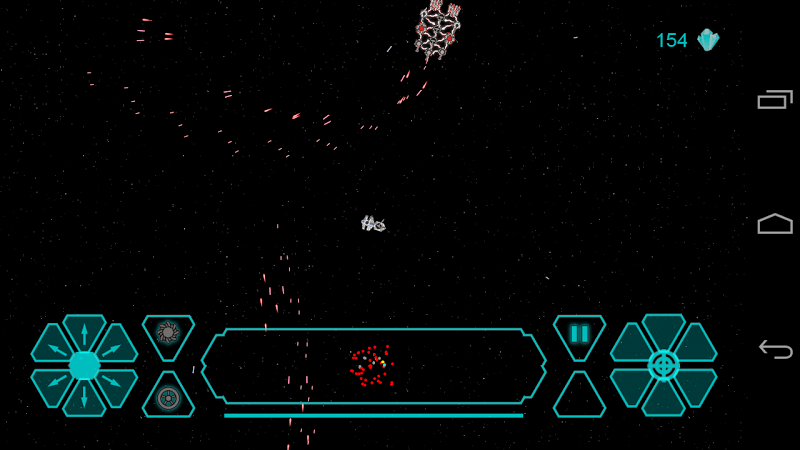Tap the up arrow on the movement pad
Viewport: 800px width, 450px height.
(84, 333)
